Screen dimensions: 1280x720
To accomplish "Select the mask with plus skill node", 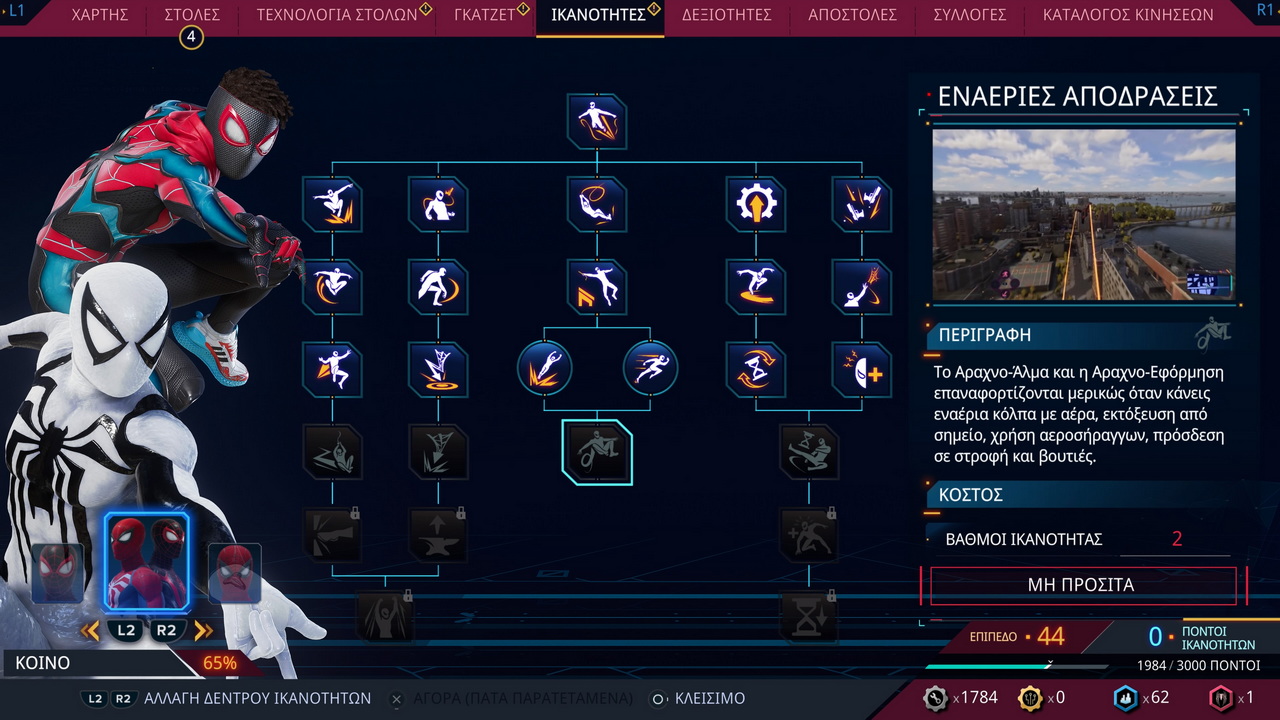I will point(861,369).
